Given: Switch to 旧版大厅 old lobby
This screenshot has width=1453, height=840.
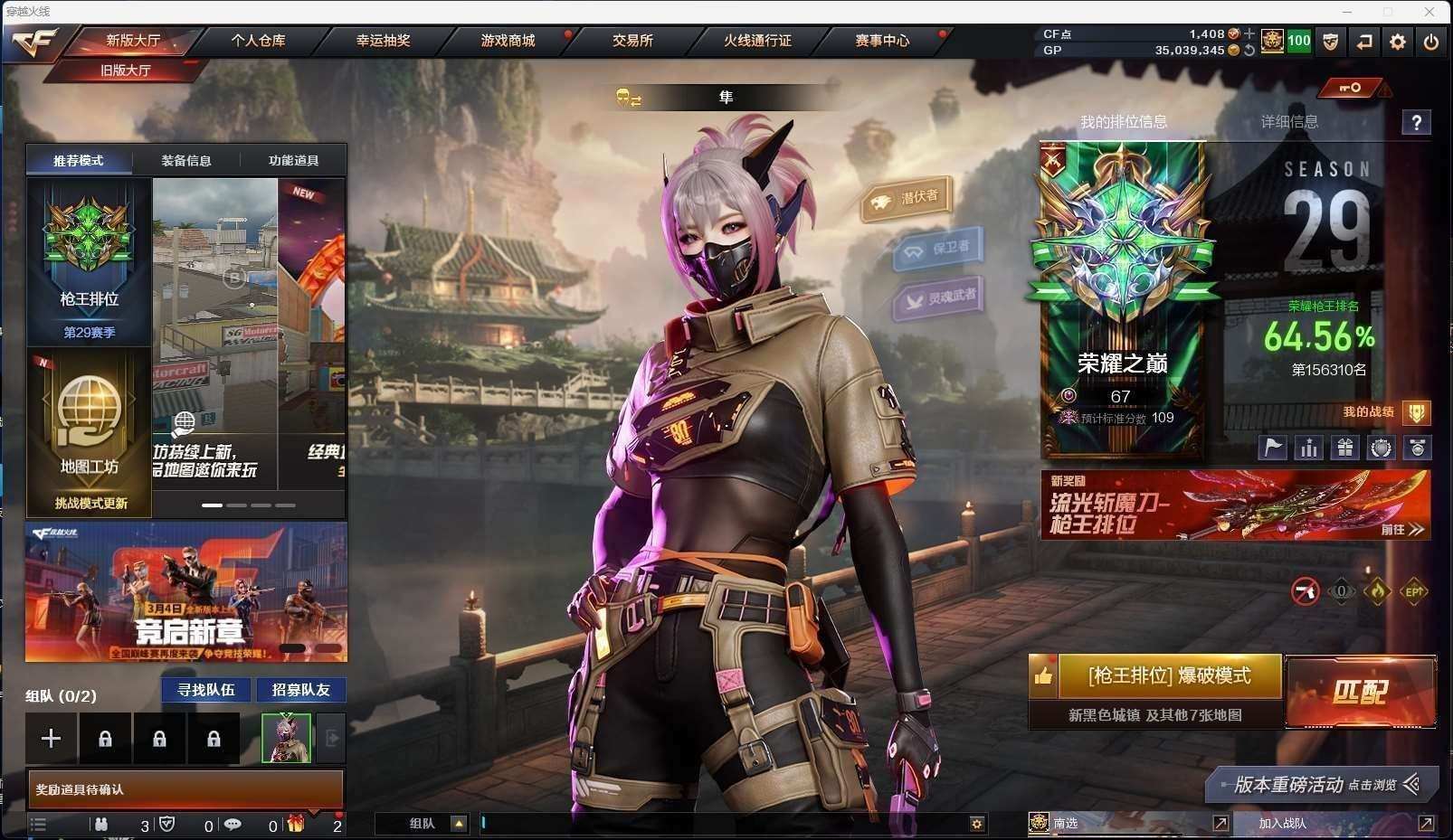Looking at the screenshot, I should (x=125, y=71).
